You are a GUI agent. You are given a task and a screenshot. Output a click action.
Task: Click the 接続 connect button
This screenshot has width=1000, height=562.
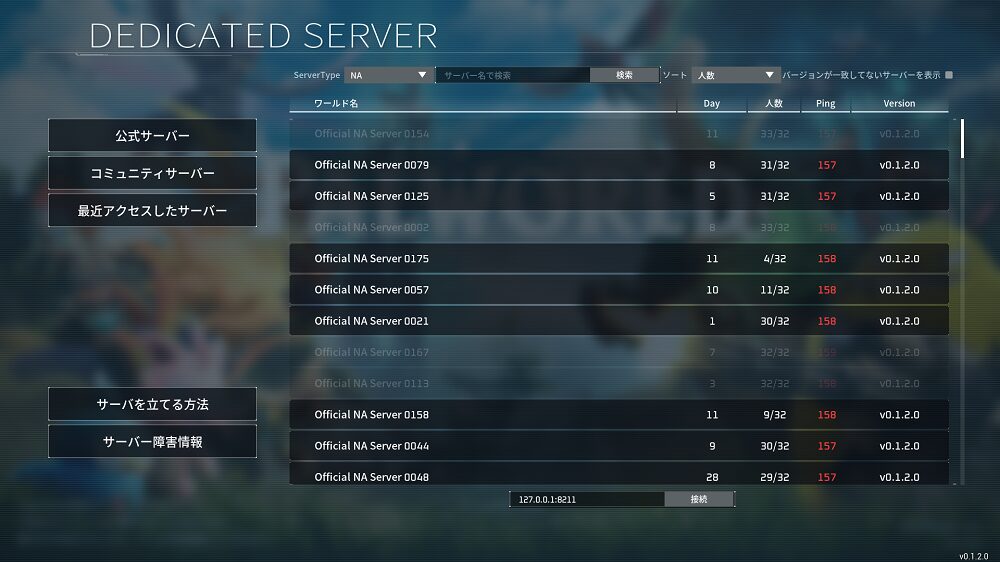coord(698,499)
